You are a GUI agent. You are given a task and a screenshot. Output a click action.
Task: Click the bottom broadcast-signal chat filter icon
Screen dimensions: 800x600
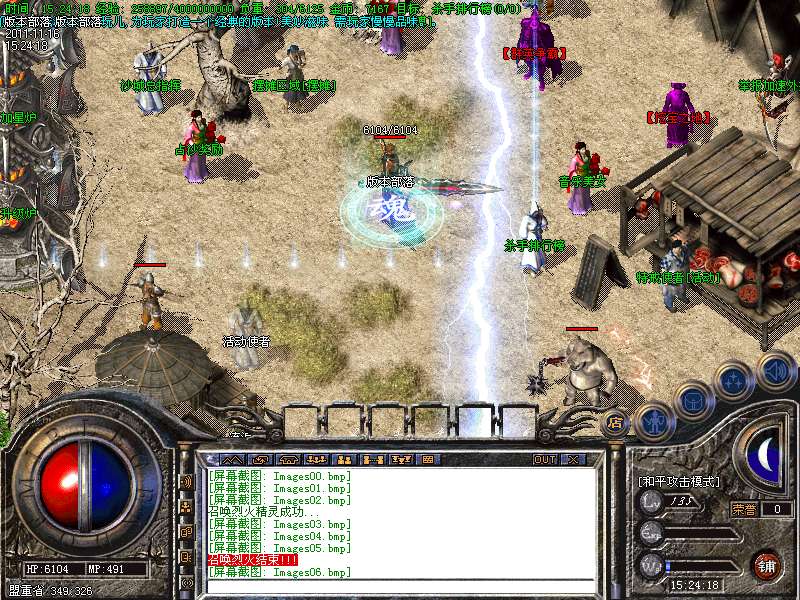(187, 581)
